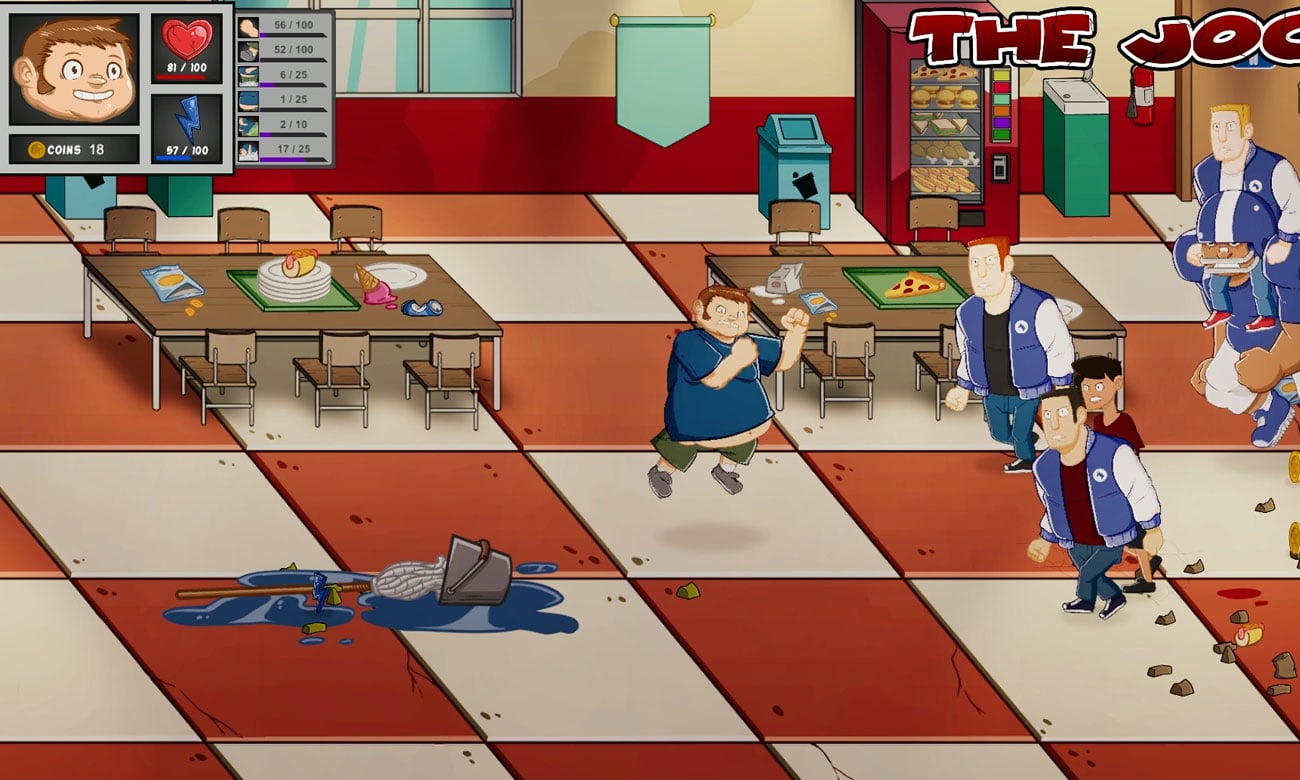Screen dimensions: 1300x780
Task: Click the bottom move icon labeled 17/25
Action: (x=248, y=152)
